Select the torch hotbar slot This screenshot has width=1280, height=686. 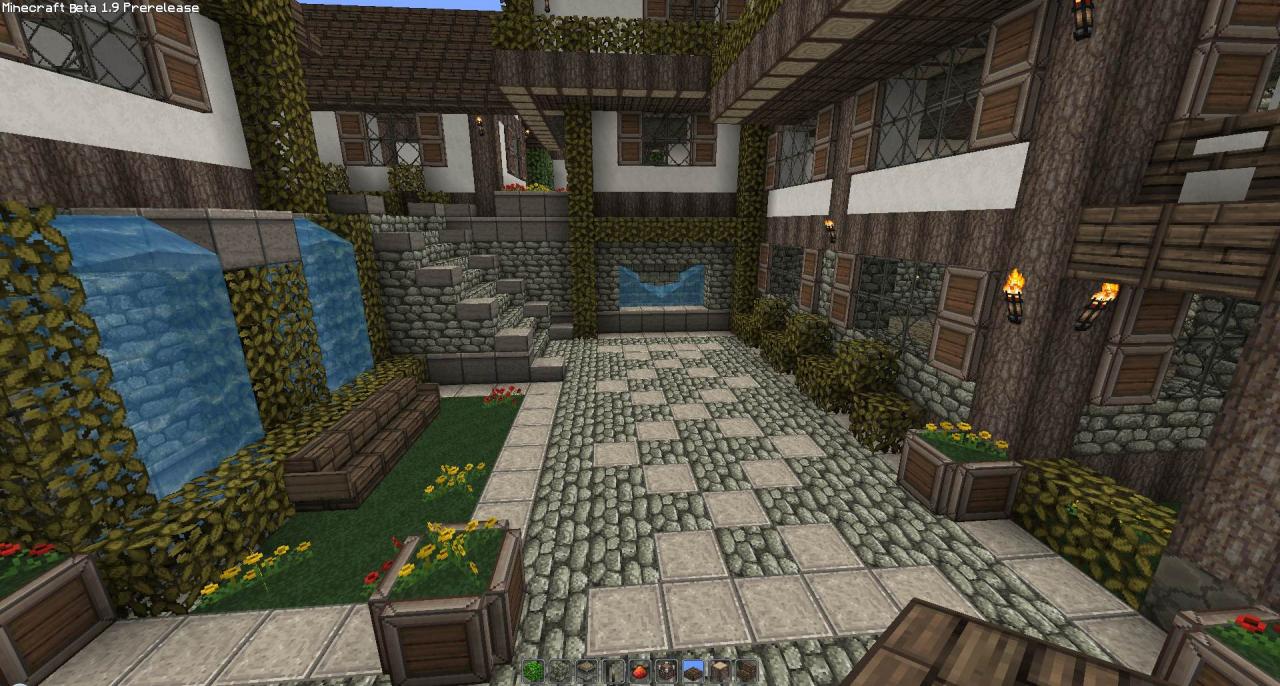pos(613,671)
